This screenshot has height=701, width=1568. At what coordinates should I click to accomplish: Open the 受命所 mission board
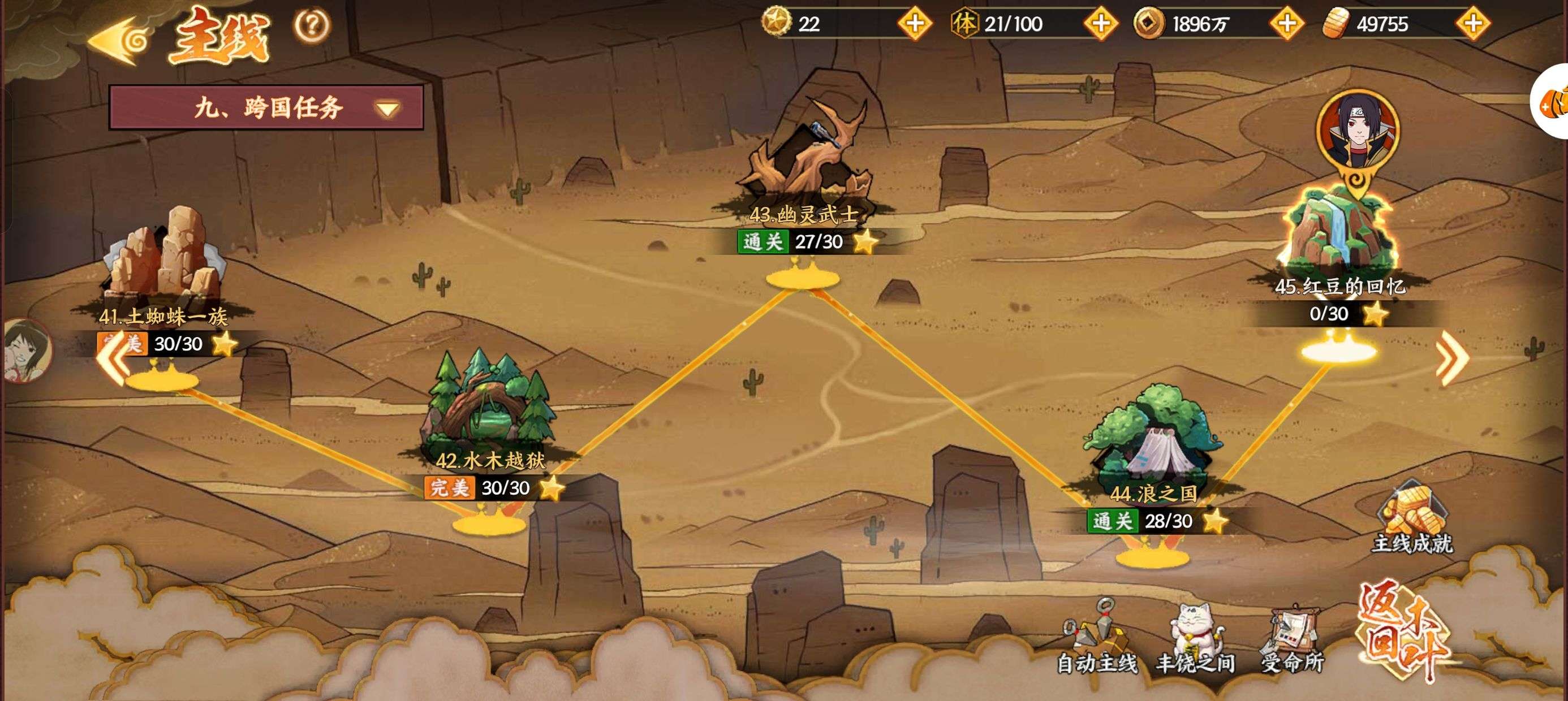pos(1293,639)
